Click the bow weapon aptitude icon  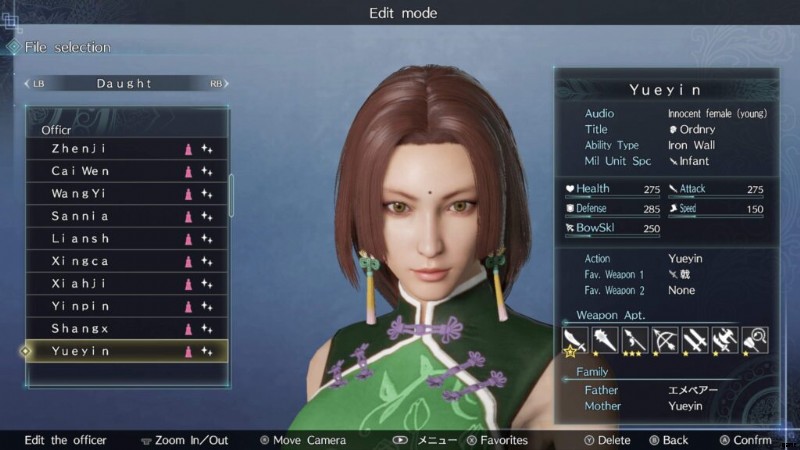[x=664, y=340]
